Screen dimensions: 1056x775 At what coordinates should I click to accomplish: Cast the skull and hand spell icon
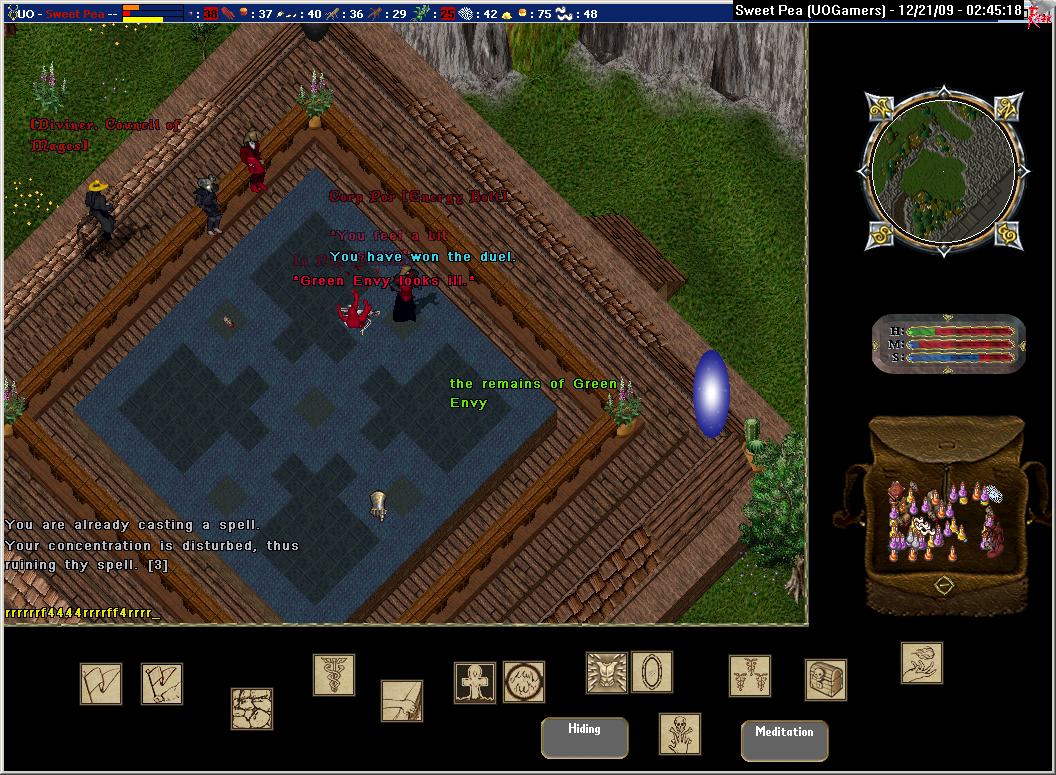[680, 733]
